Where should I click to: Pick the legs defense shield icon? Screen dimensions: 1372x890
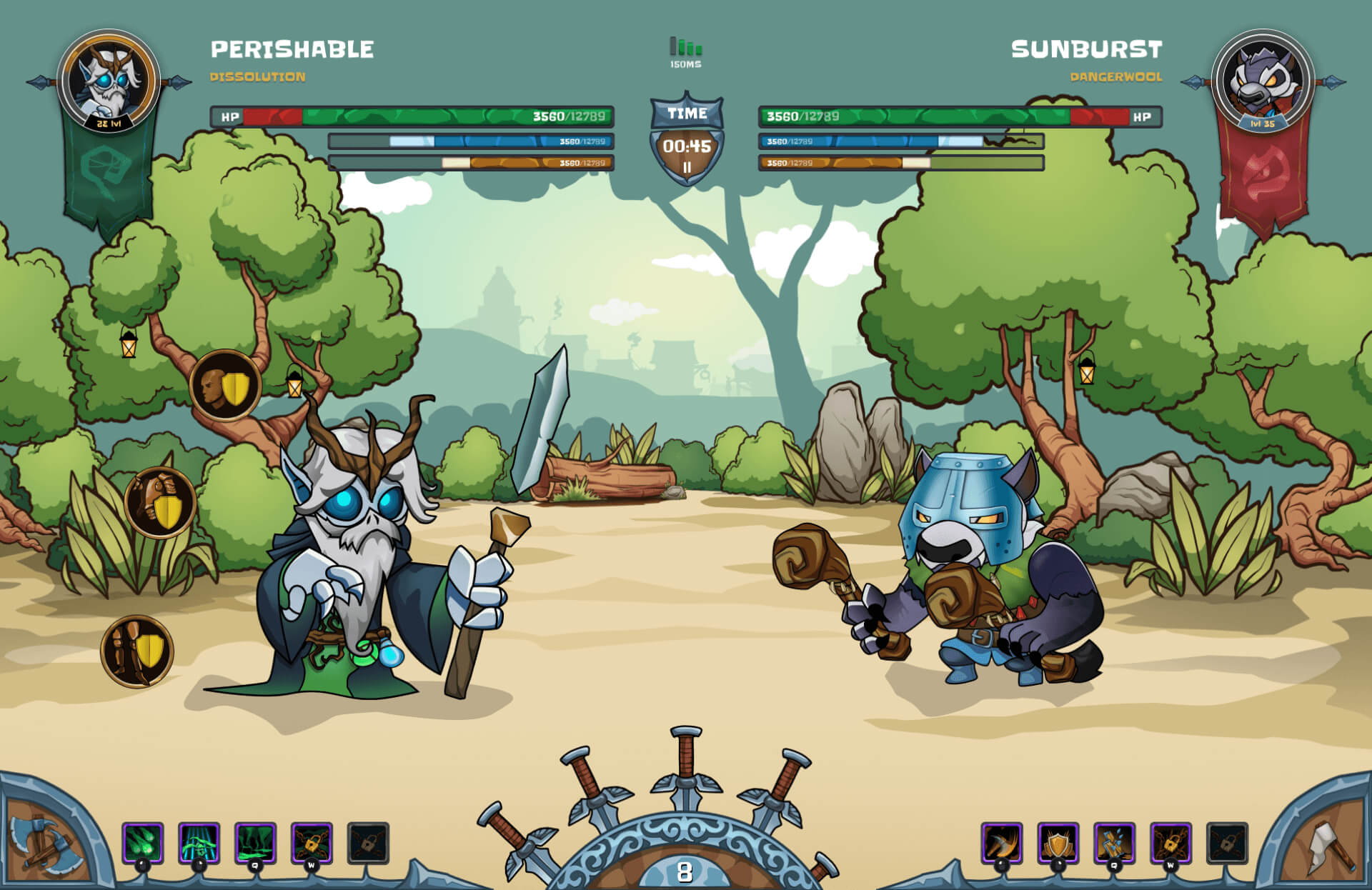point(136,651)
